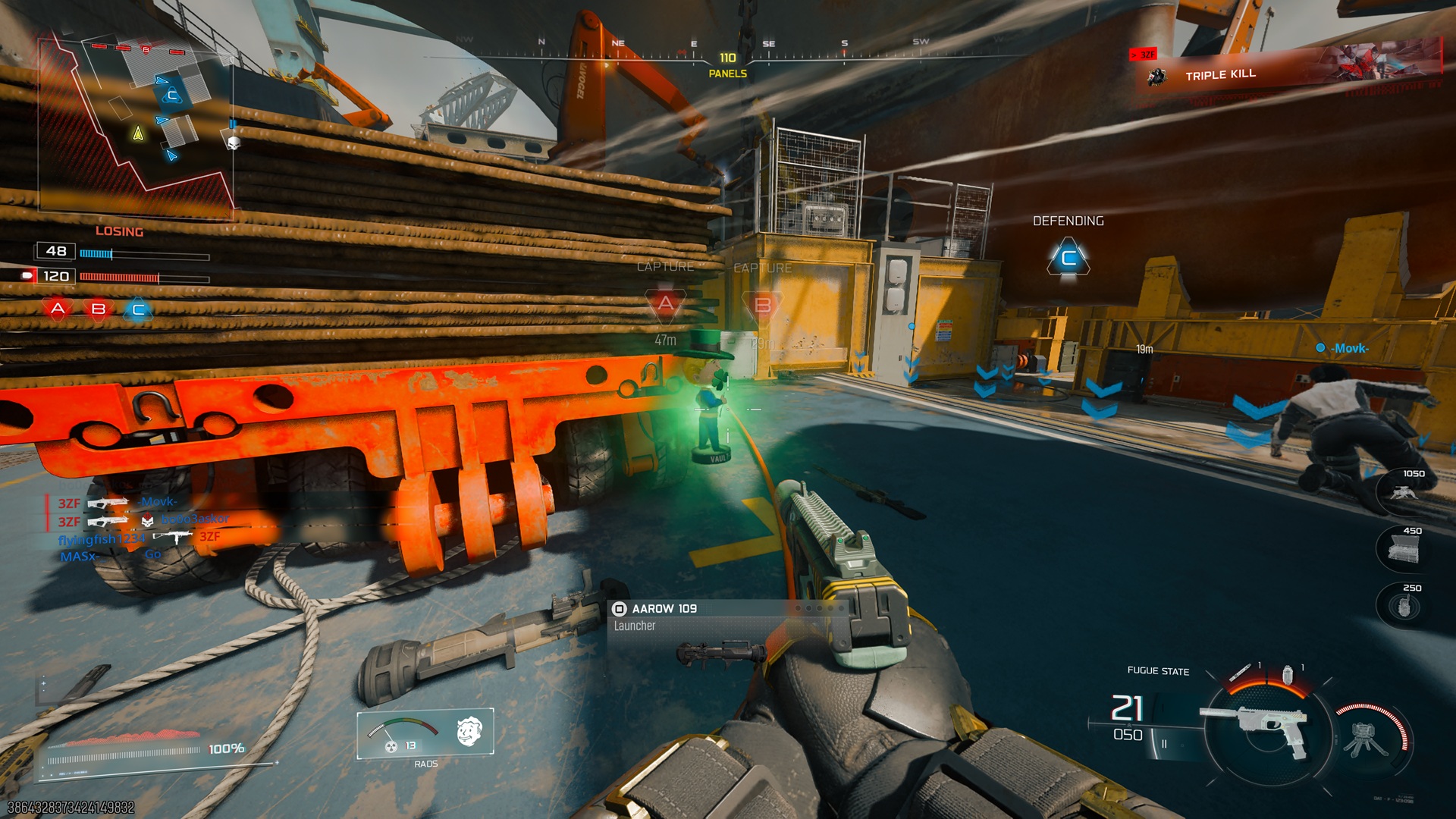Select the Capture A objective marker
The width and height of the screenshot is (1456, 819).
(x=665, y=304)
